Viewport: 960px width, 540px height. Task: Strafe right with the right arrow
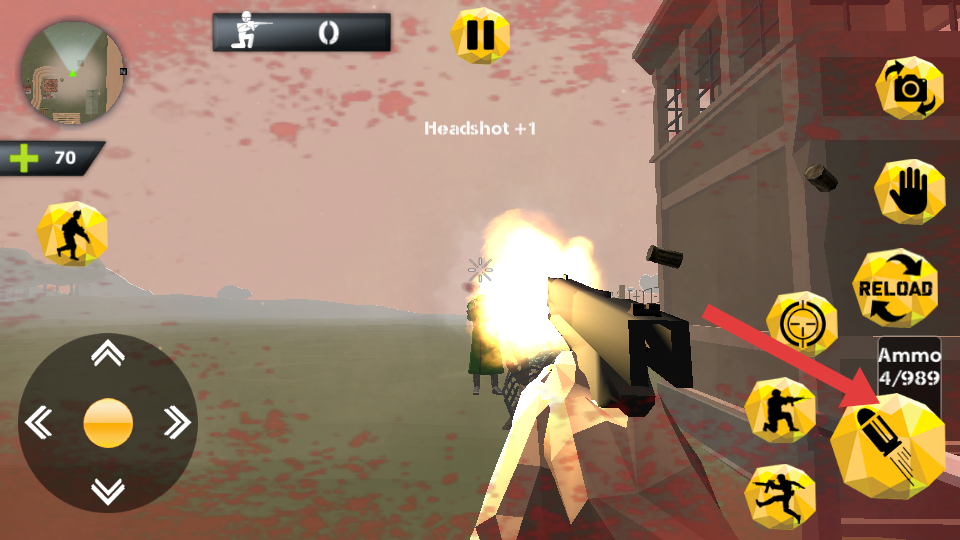point(177,422)
